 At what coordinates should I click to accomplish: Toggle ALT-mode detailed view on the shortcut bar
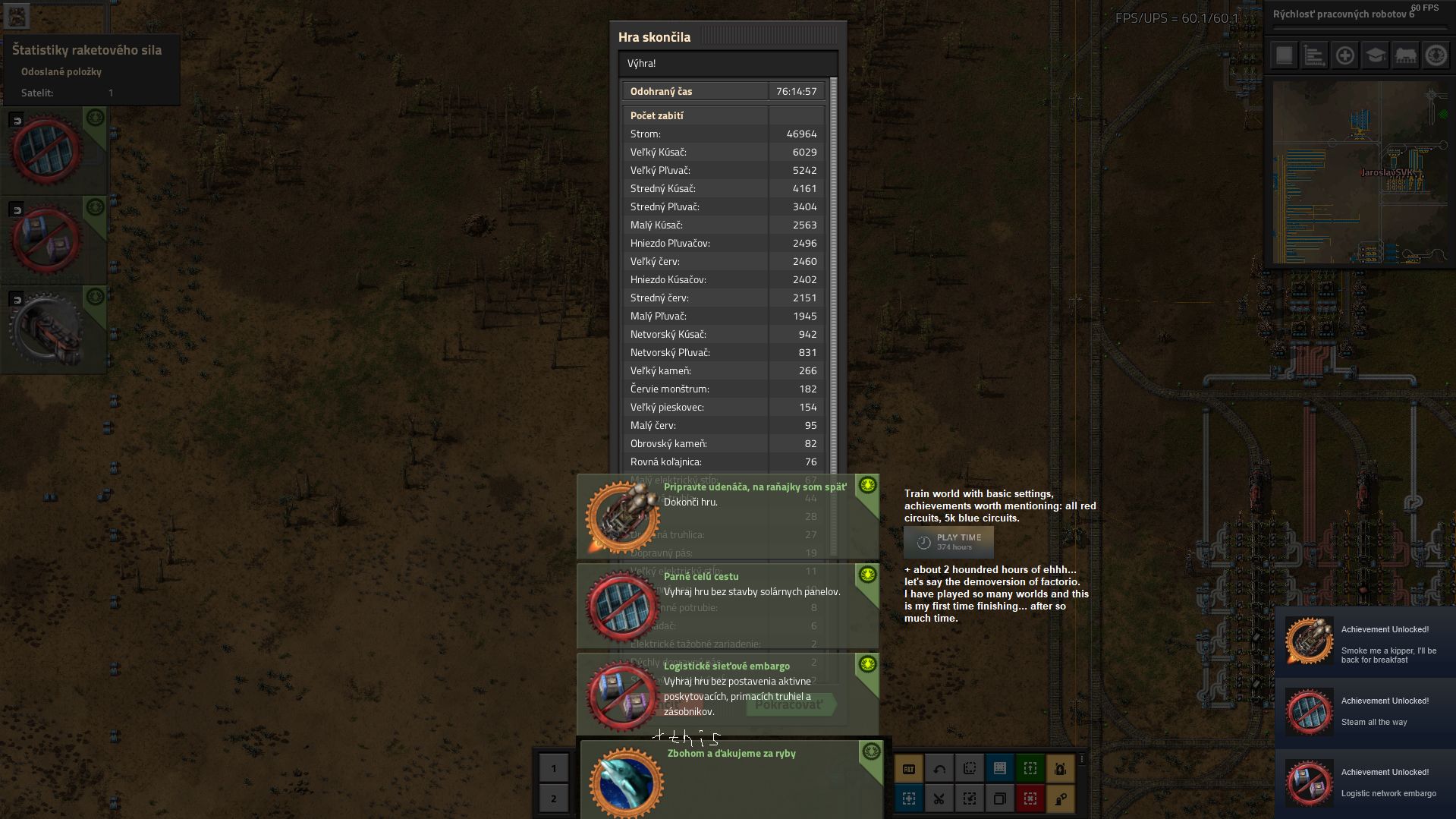click(908, 769)
